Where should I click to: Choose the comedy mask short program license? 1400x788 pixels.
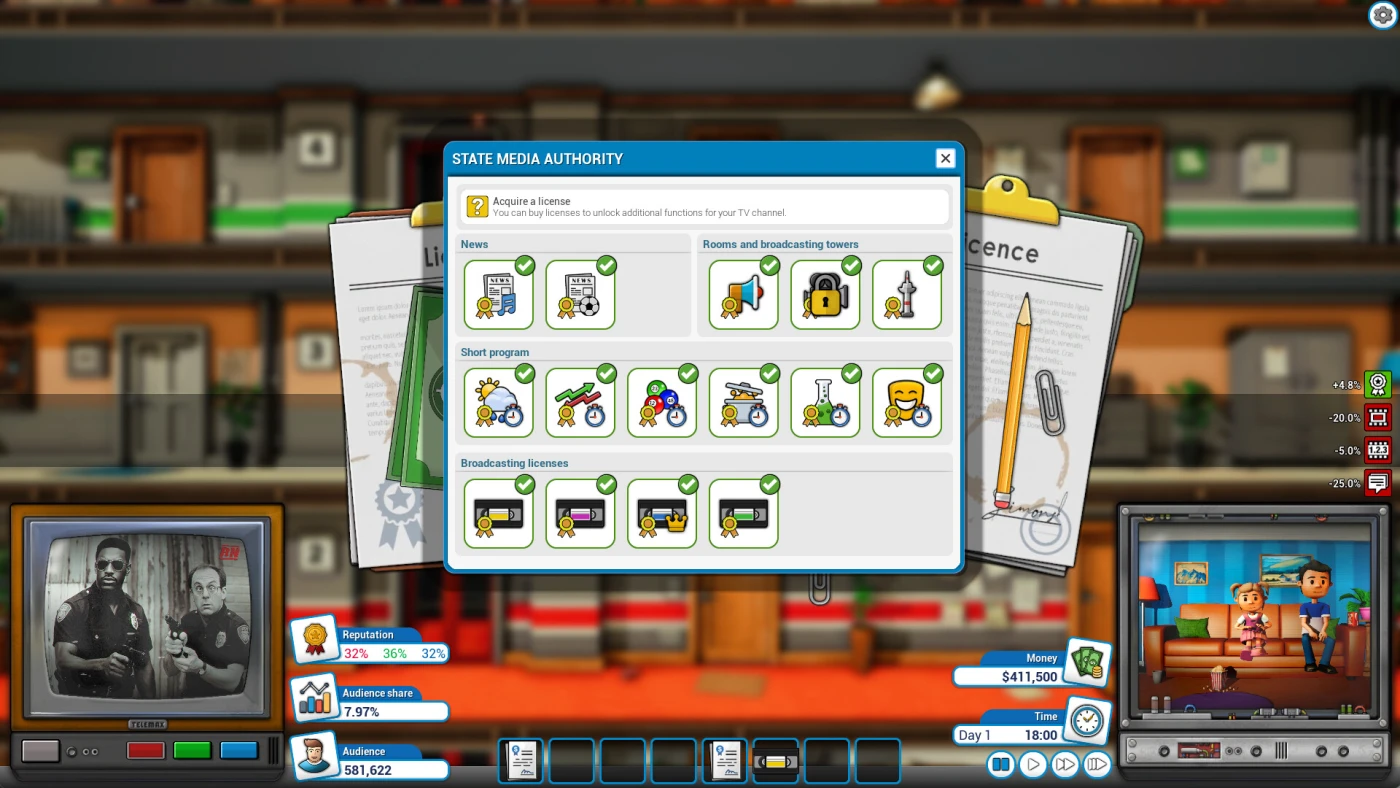[x=907, y=402]
